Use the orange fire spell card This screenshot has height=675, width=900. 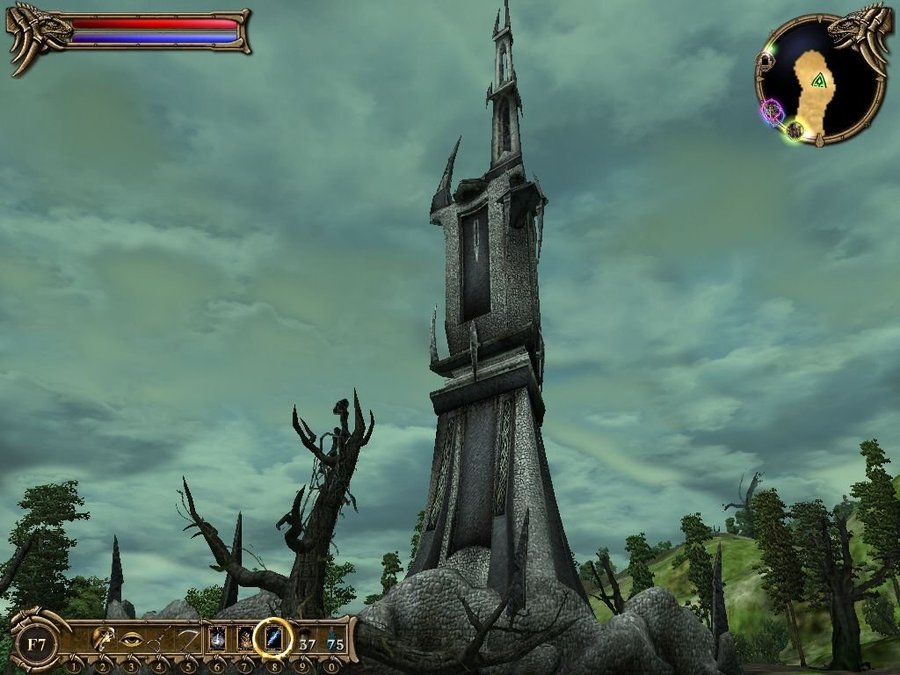[244, 639]
